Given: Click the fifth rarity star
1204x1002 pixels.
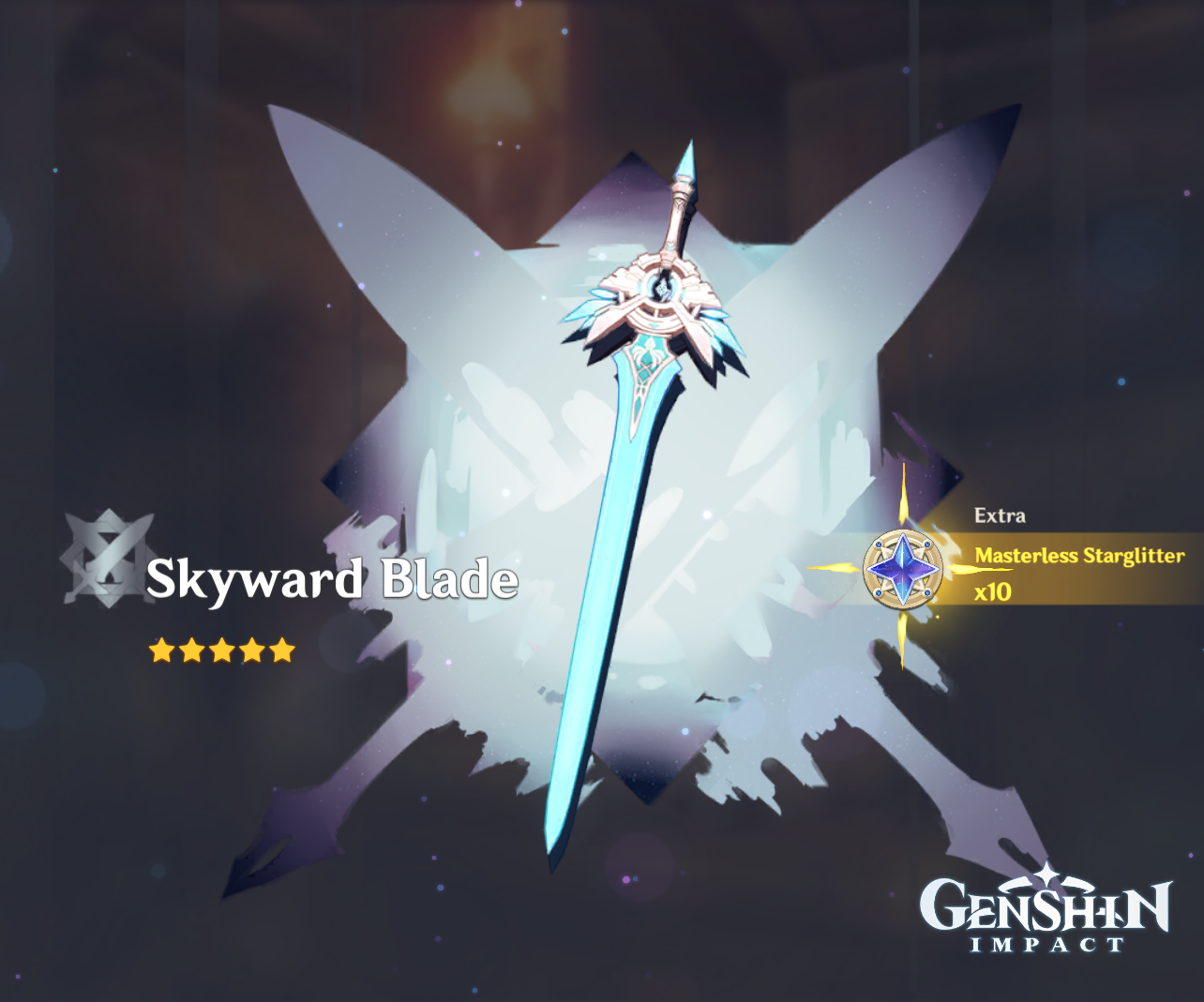Looking at the screenshot, I should tap(283, 649).
